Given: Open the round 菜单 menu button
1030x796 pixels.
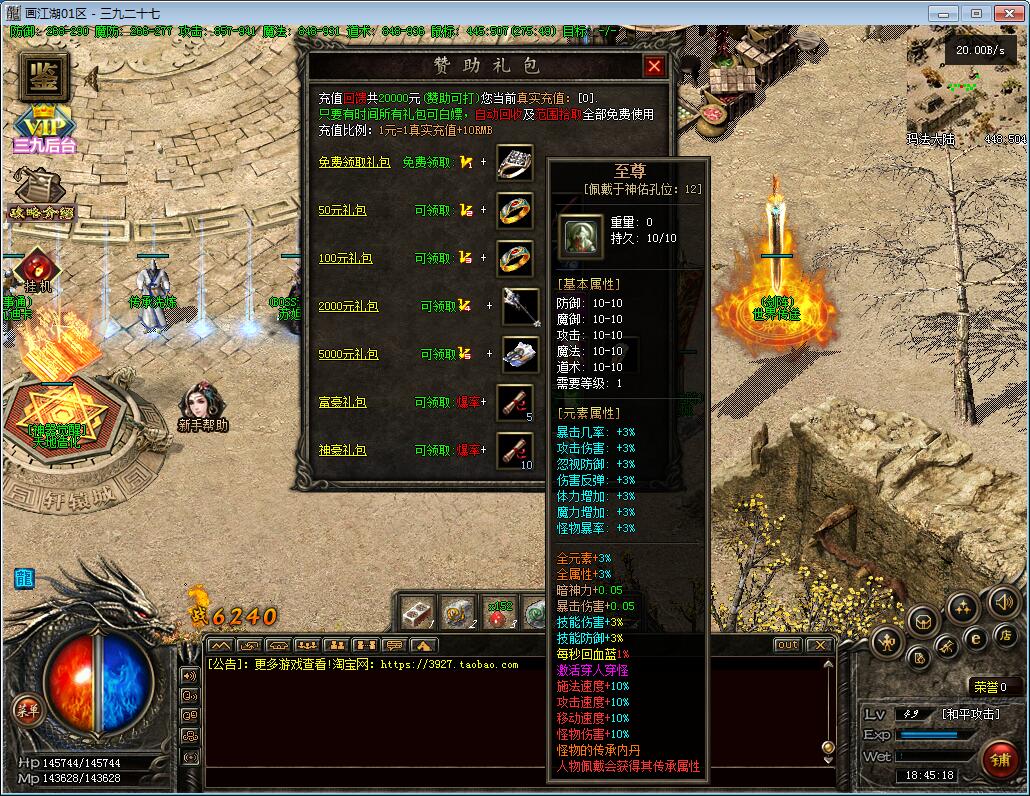Looking at the screenshot, I should [x=27, y=711].
